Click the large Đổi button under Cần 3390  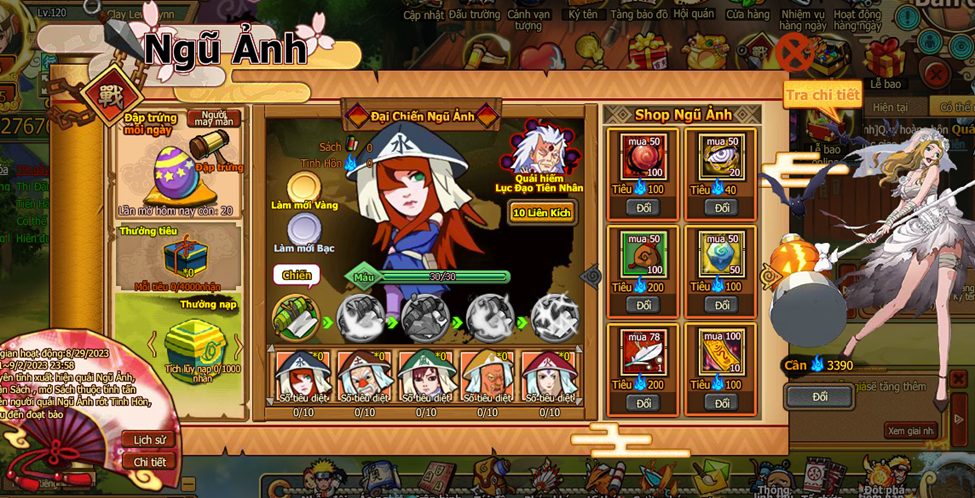click(820, 397)
